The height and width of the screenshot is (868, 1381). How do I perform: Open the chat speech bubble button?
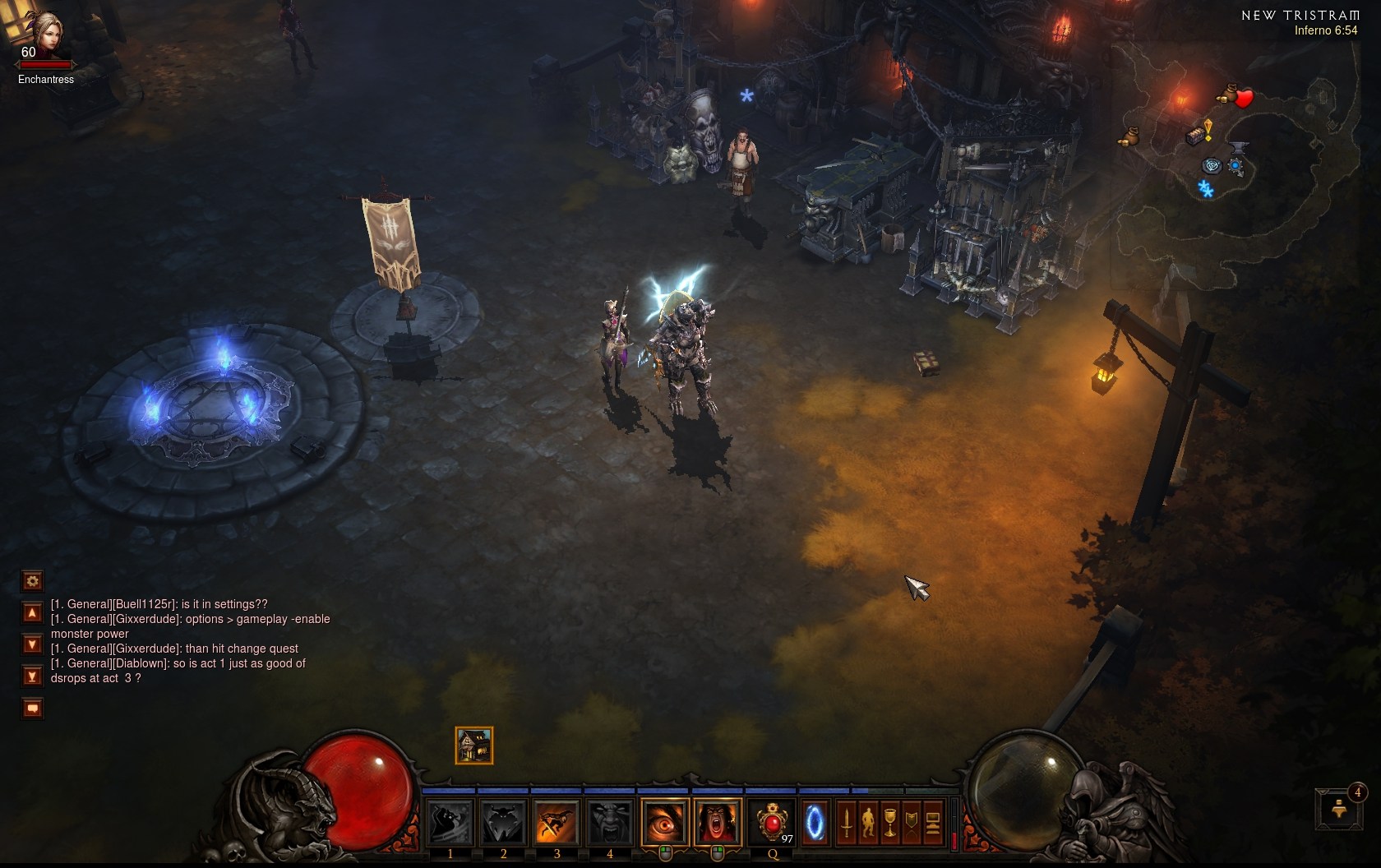tap(32, 708)
